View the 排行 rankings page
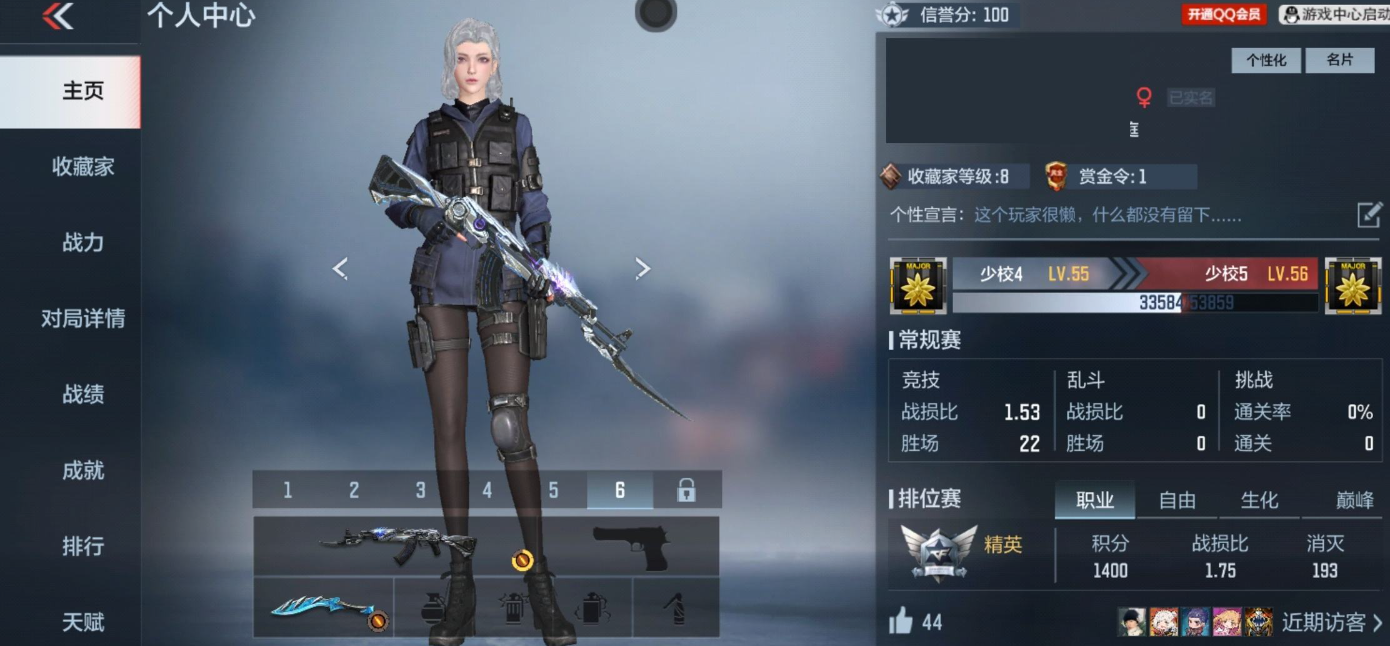The height and width of the screenshot is (646, 1390). [x=83, y=547]
